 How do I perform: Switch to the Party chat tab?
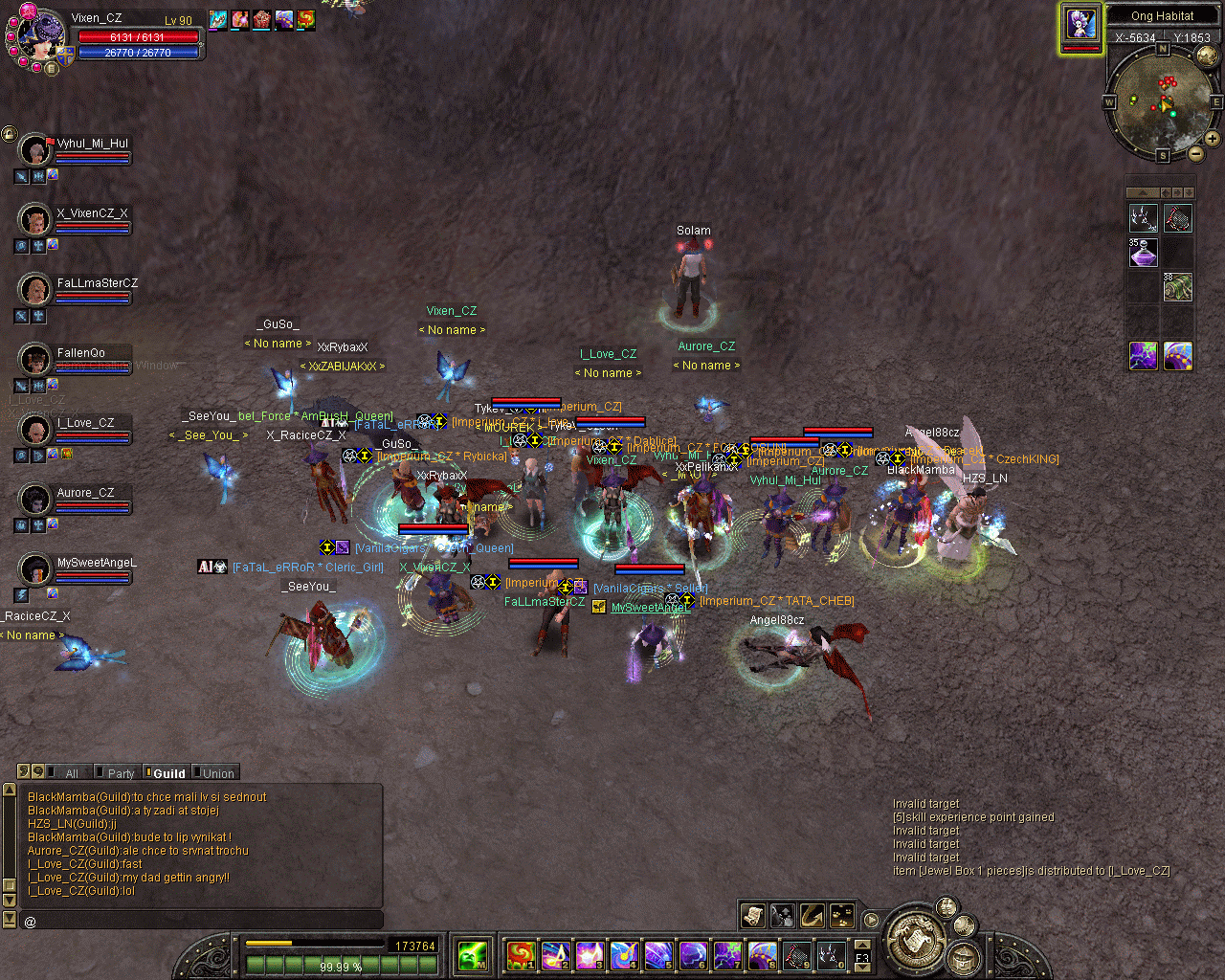pyautogui.click(x=119, y=773)
